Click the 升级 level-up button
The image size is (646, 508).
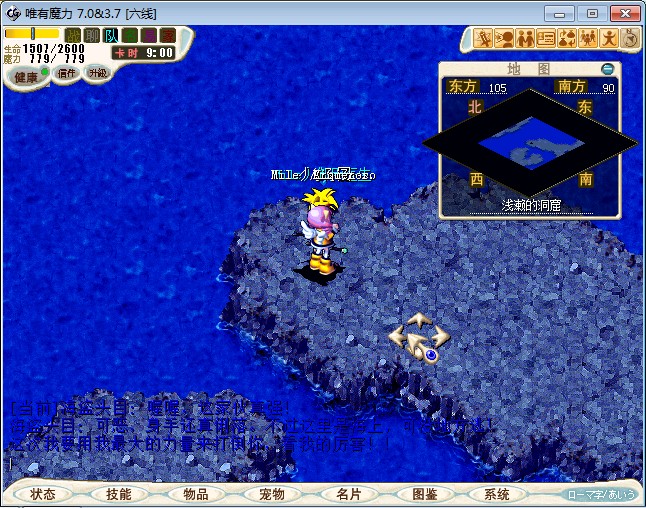[97, 73]
